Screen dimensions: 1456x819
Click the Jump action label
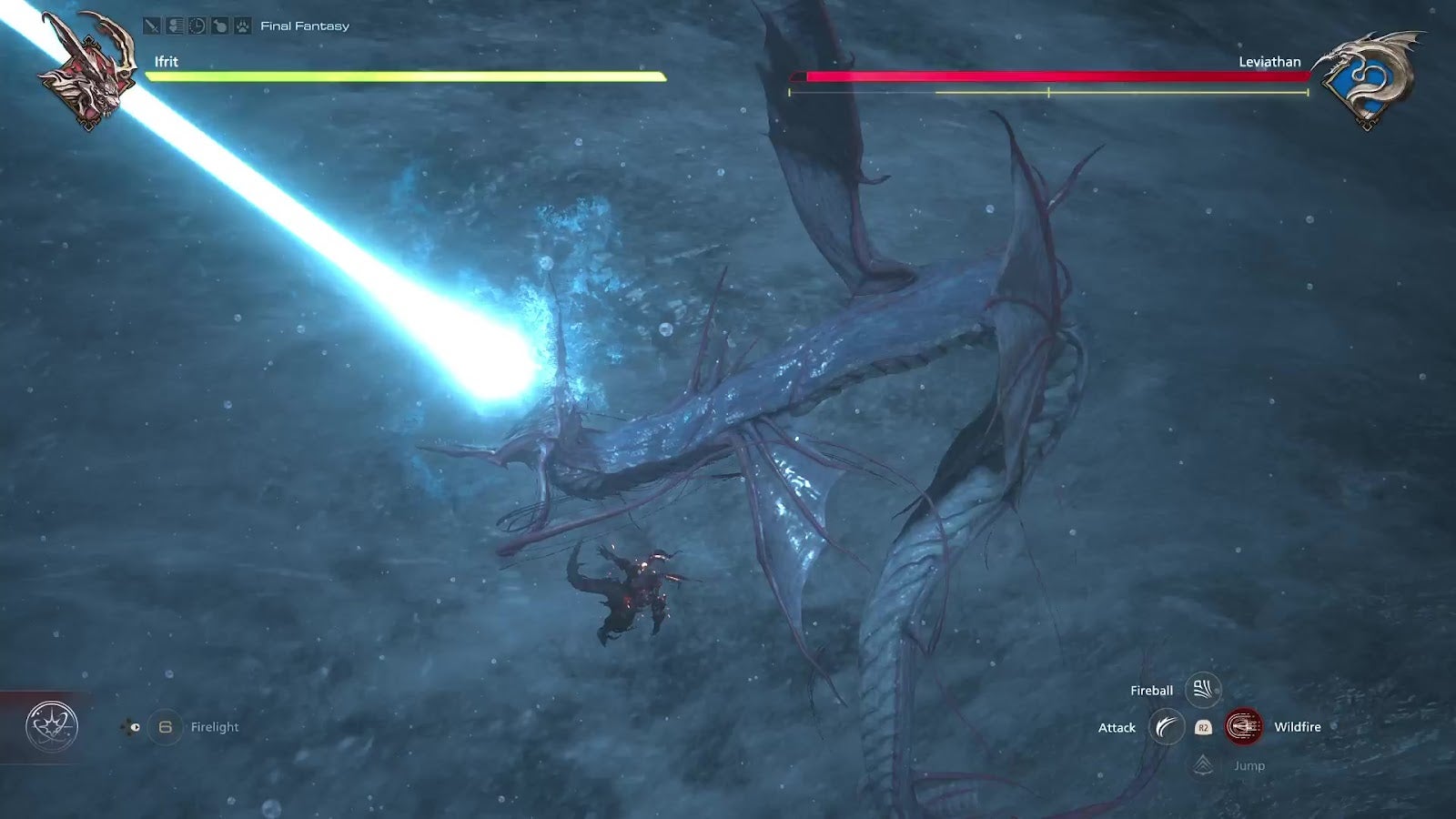(1249, 765)
